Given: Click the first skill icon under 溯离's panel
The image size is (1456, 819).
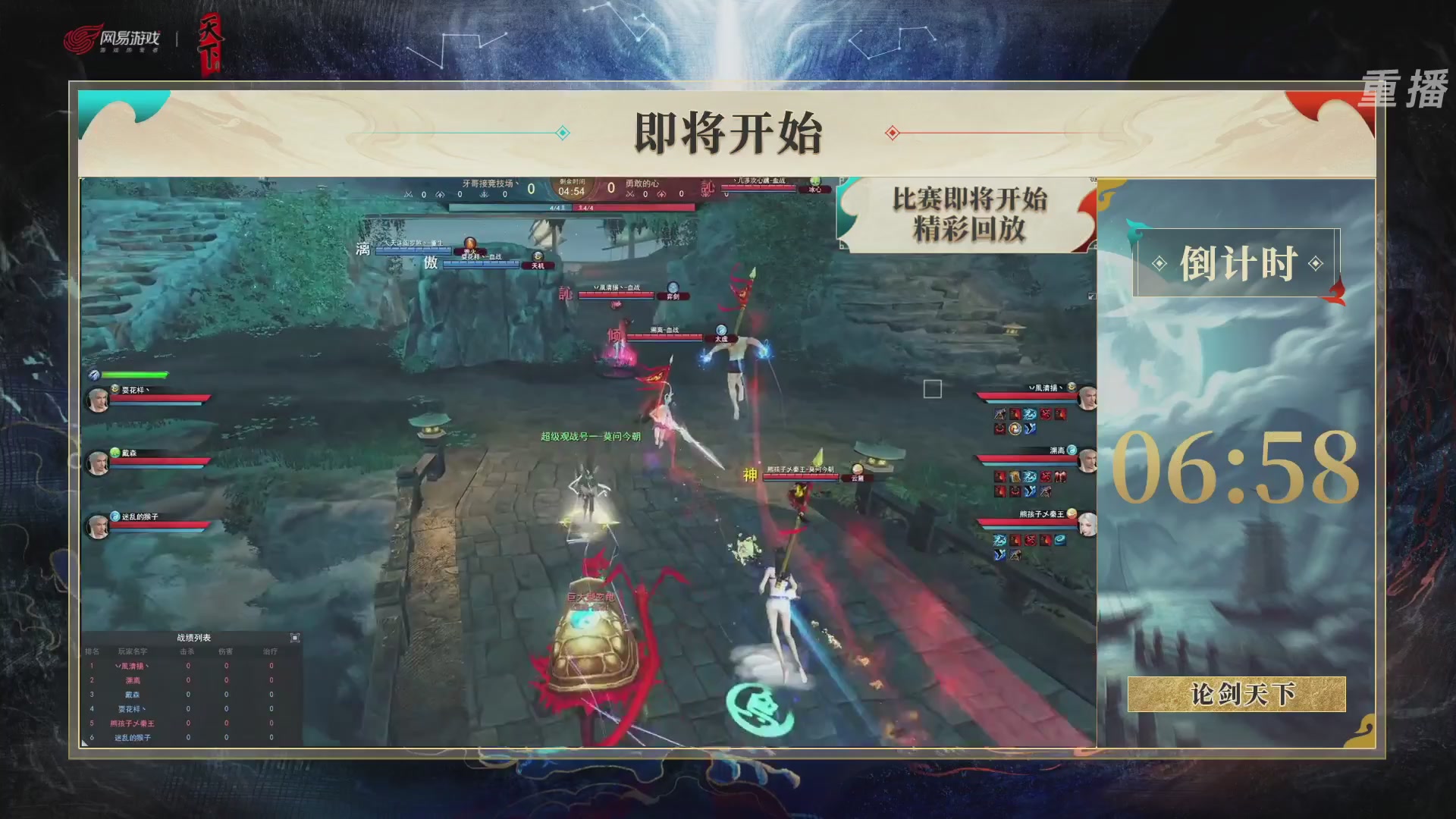Looking at the screenshot, I should (x=999, y=477).
